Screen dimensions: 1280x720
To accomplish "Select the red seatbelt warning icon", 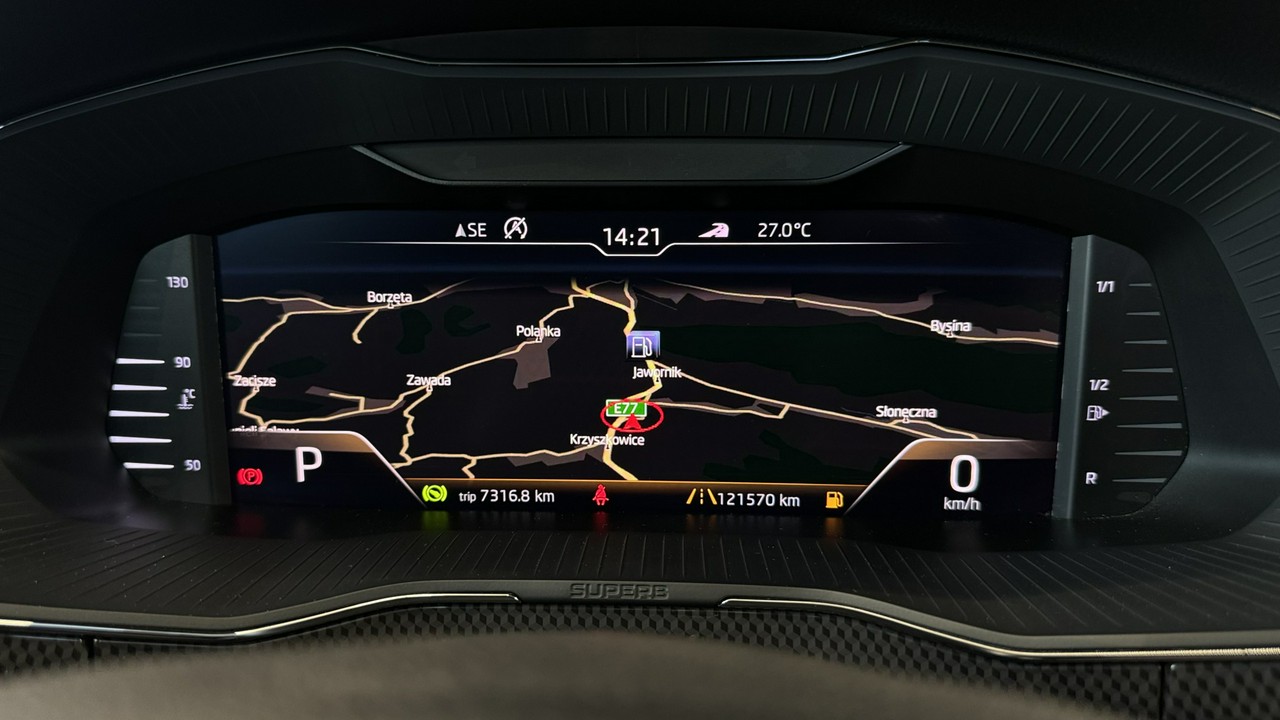I will coord(600,494).
